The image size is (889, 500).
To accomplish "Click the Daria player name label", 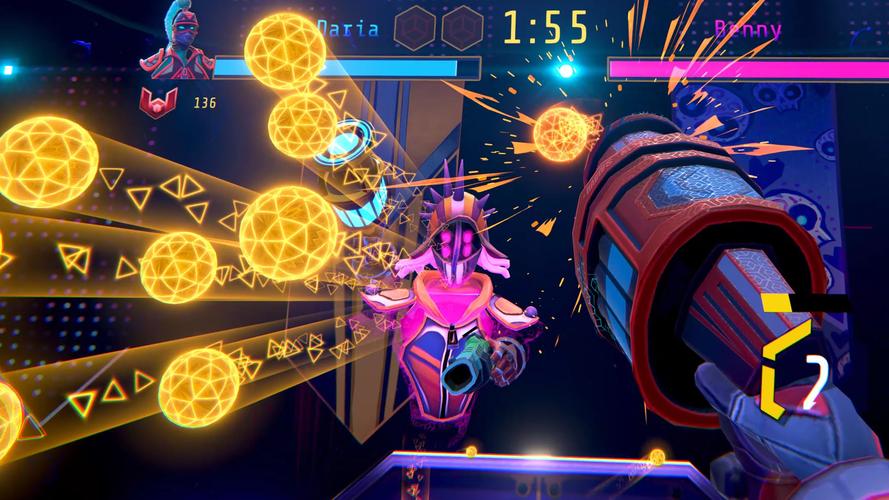I will pos(349,28).
